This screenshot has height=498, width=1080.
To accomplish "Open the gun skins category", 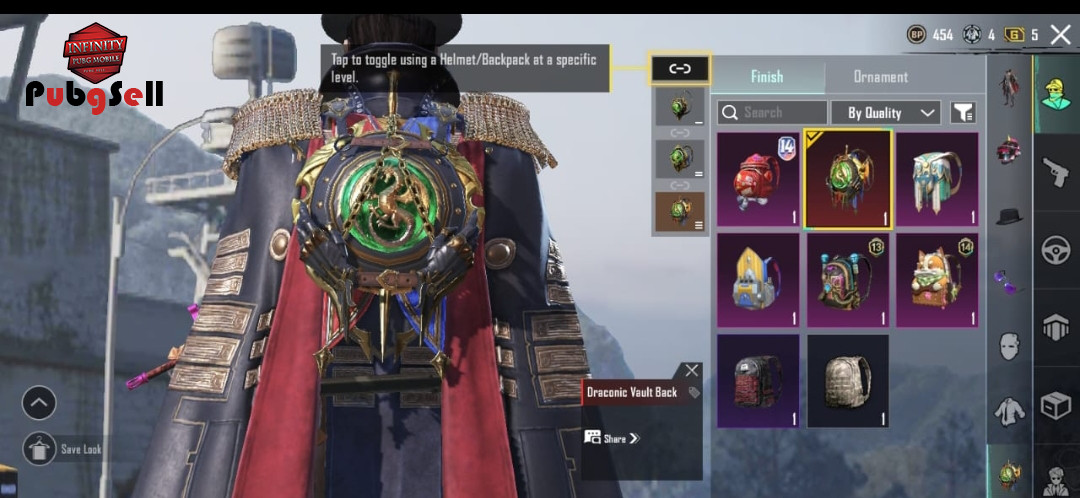I will coord(1056,172).
